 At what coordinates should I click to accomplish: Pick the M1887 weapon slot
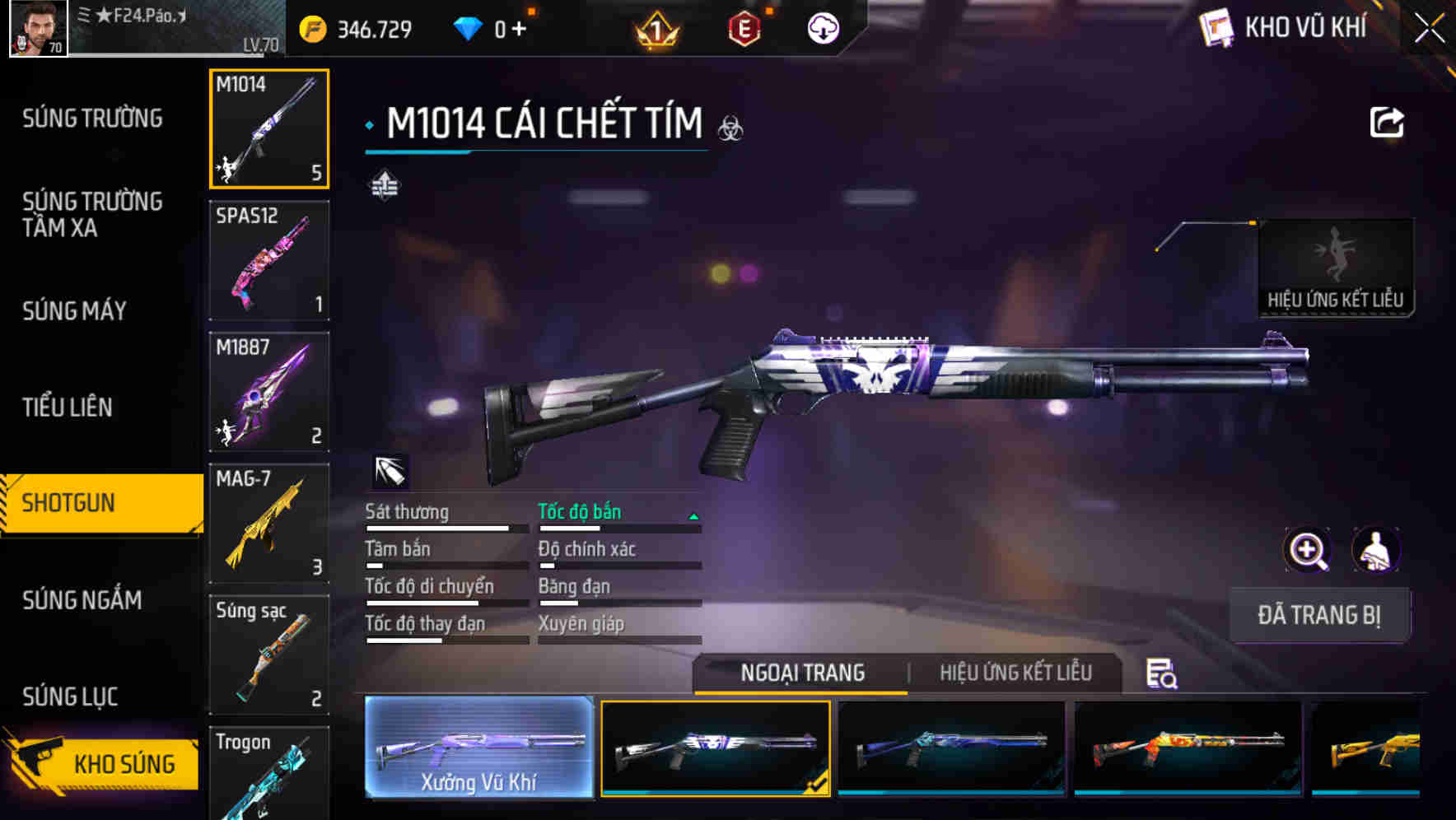tap(269, 392)
